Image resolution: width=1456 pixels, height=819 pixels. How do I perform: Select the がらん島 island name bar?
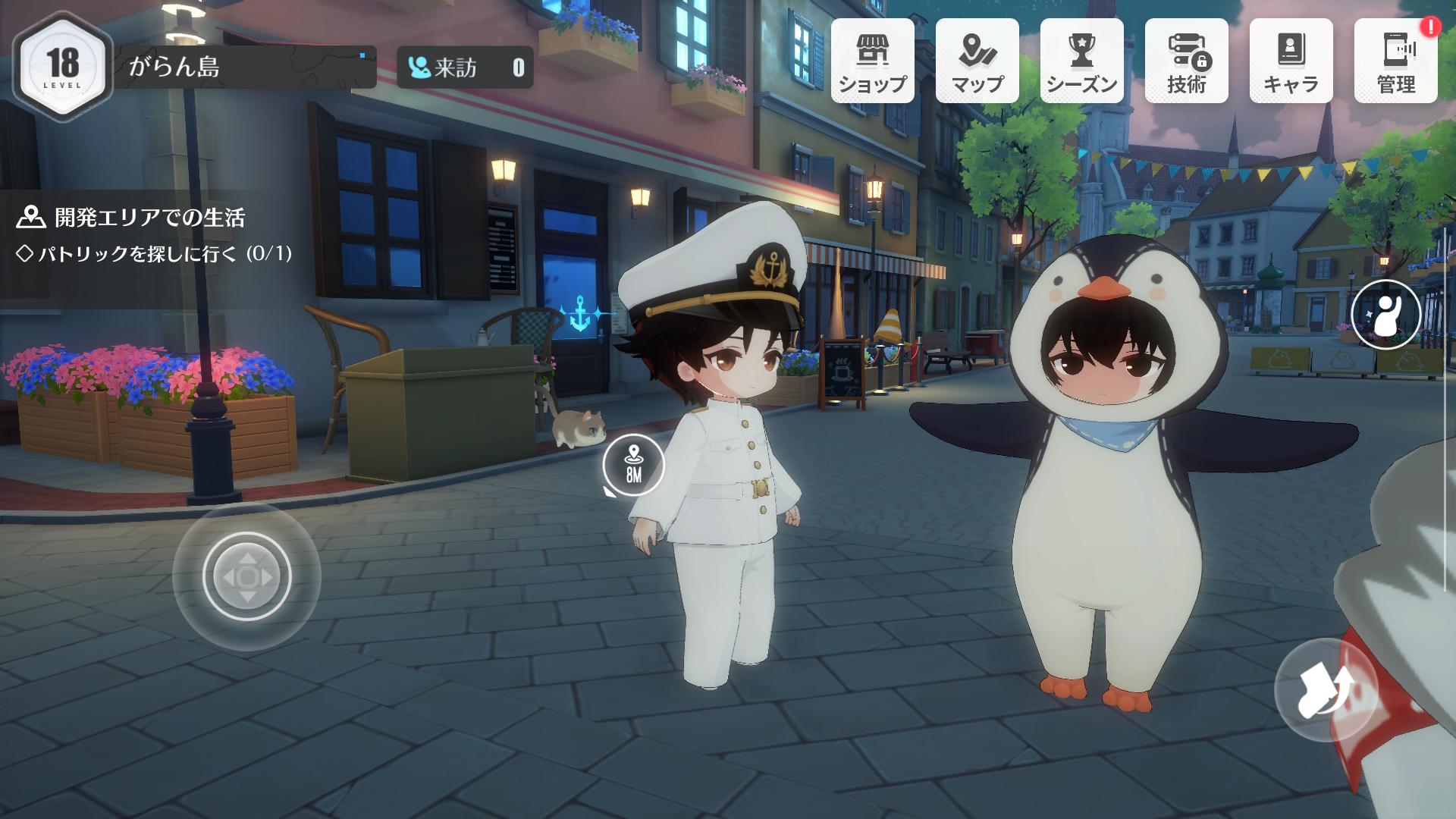244,67
